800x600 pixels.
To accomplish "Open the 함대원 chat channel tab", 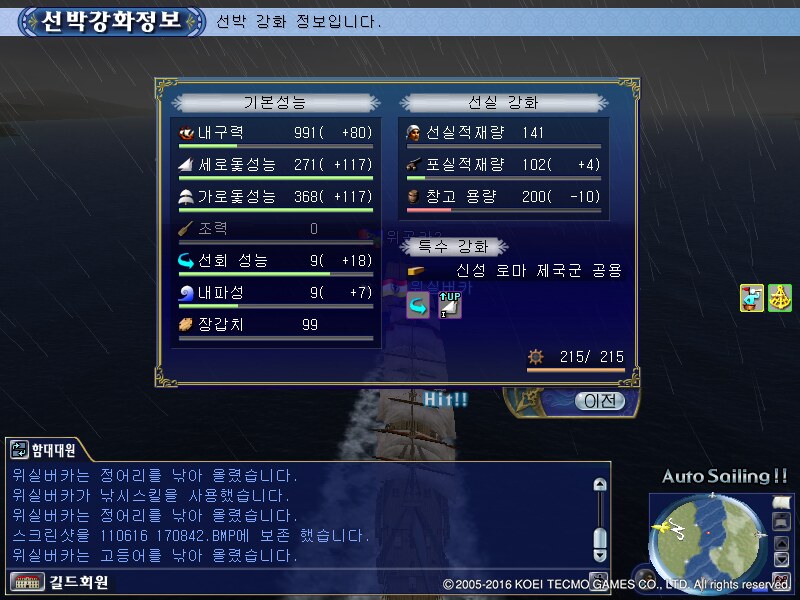I will [x=43, y=450].
